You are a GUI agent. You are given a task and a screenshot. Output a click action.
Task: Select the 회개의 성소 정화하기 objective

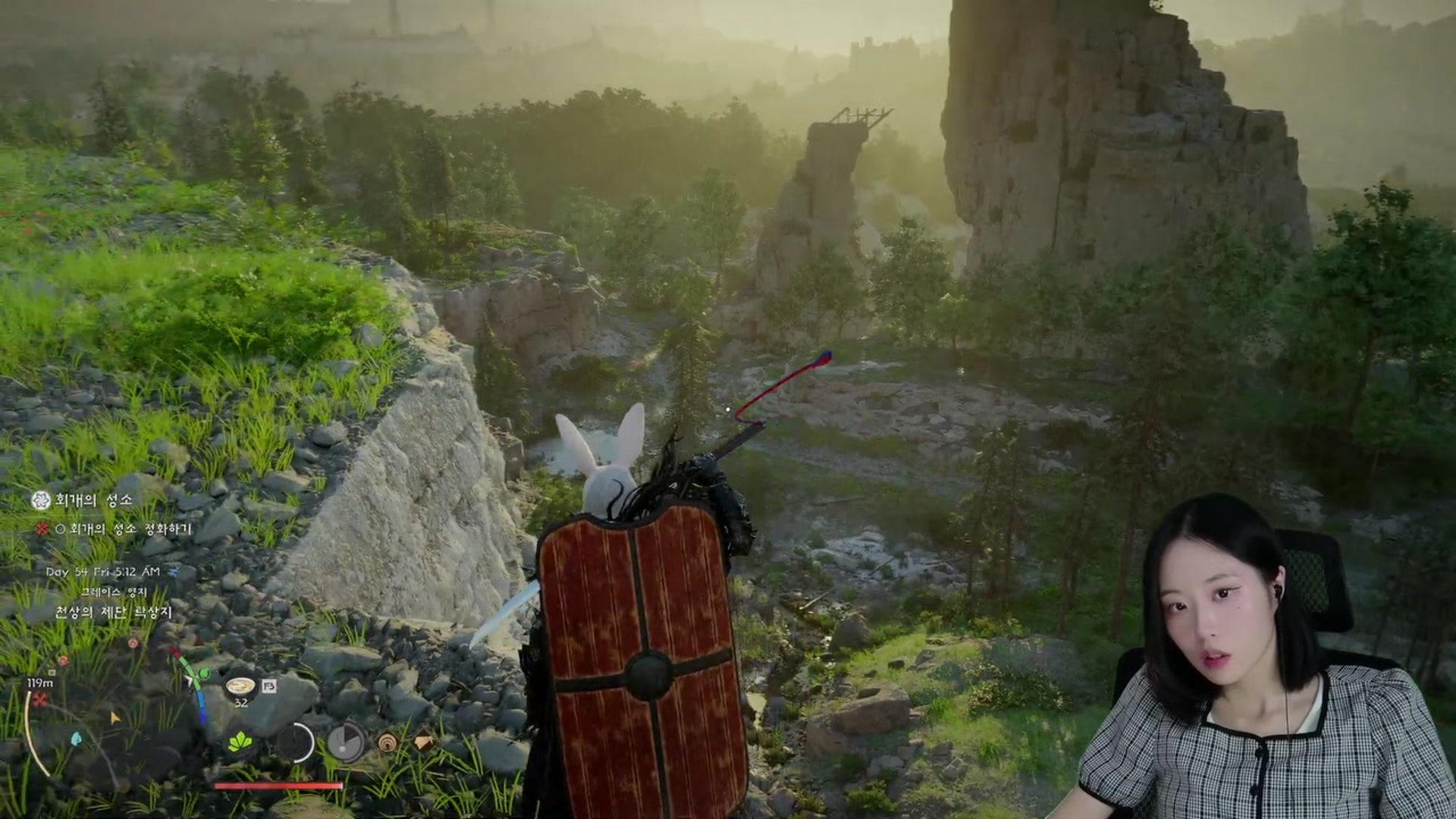coord(130,529)
